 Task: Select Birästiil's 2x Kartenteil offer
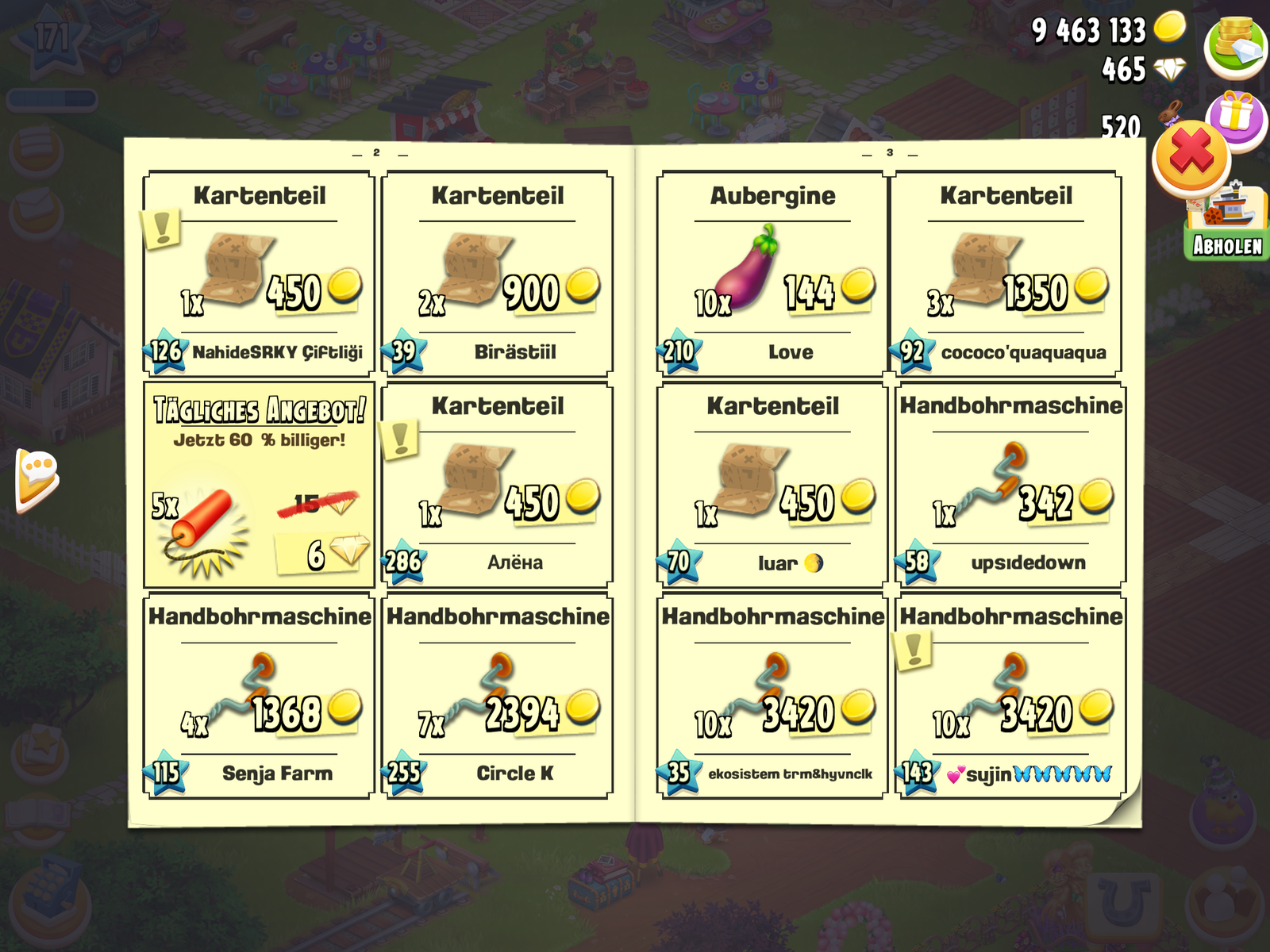point(497,274)
